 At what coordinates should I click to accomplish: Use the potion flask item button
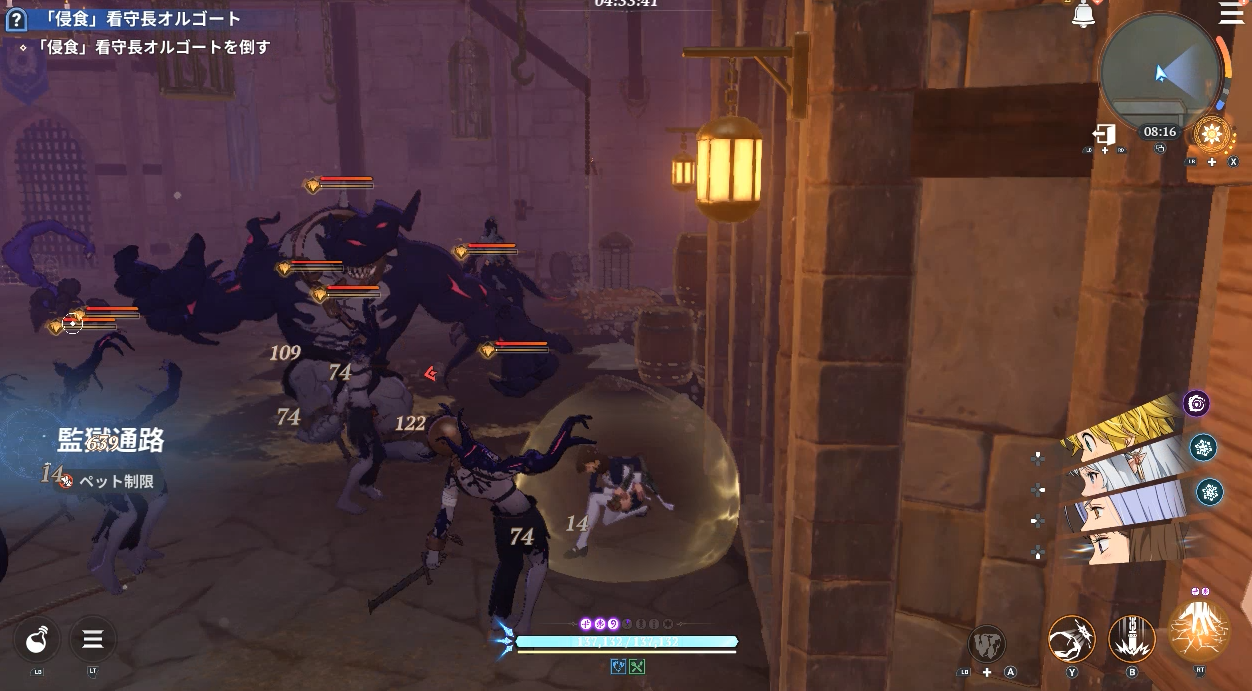(36, 638)
